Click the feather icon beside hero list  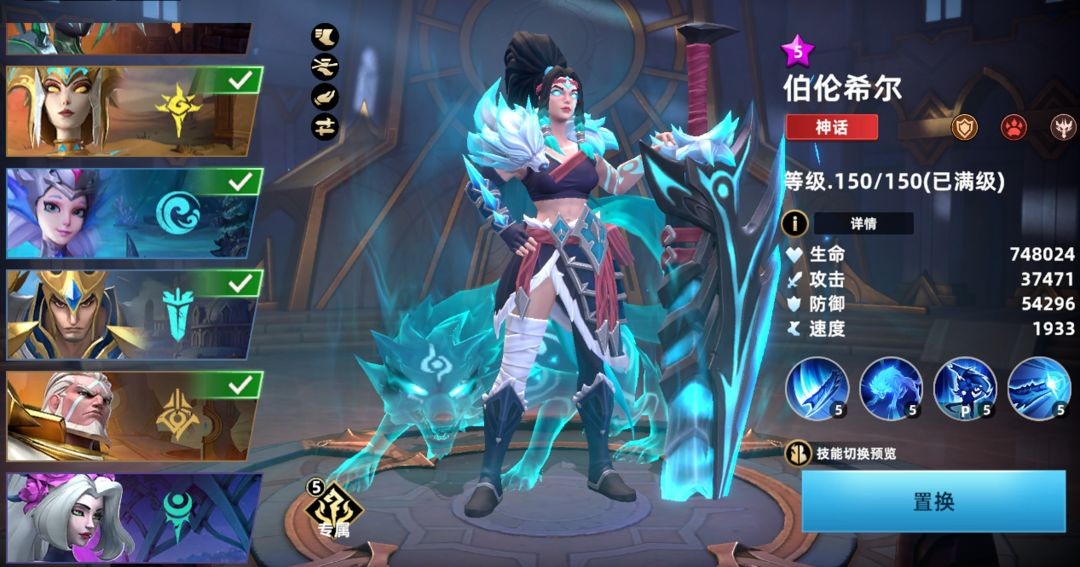(x=325, y=97)
